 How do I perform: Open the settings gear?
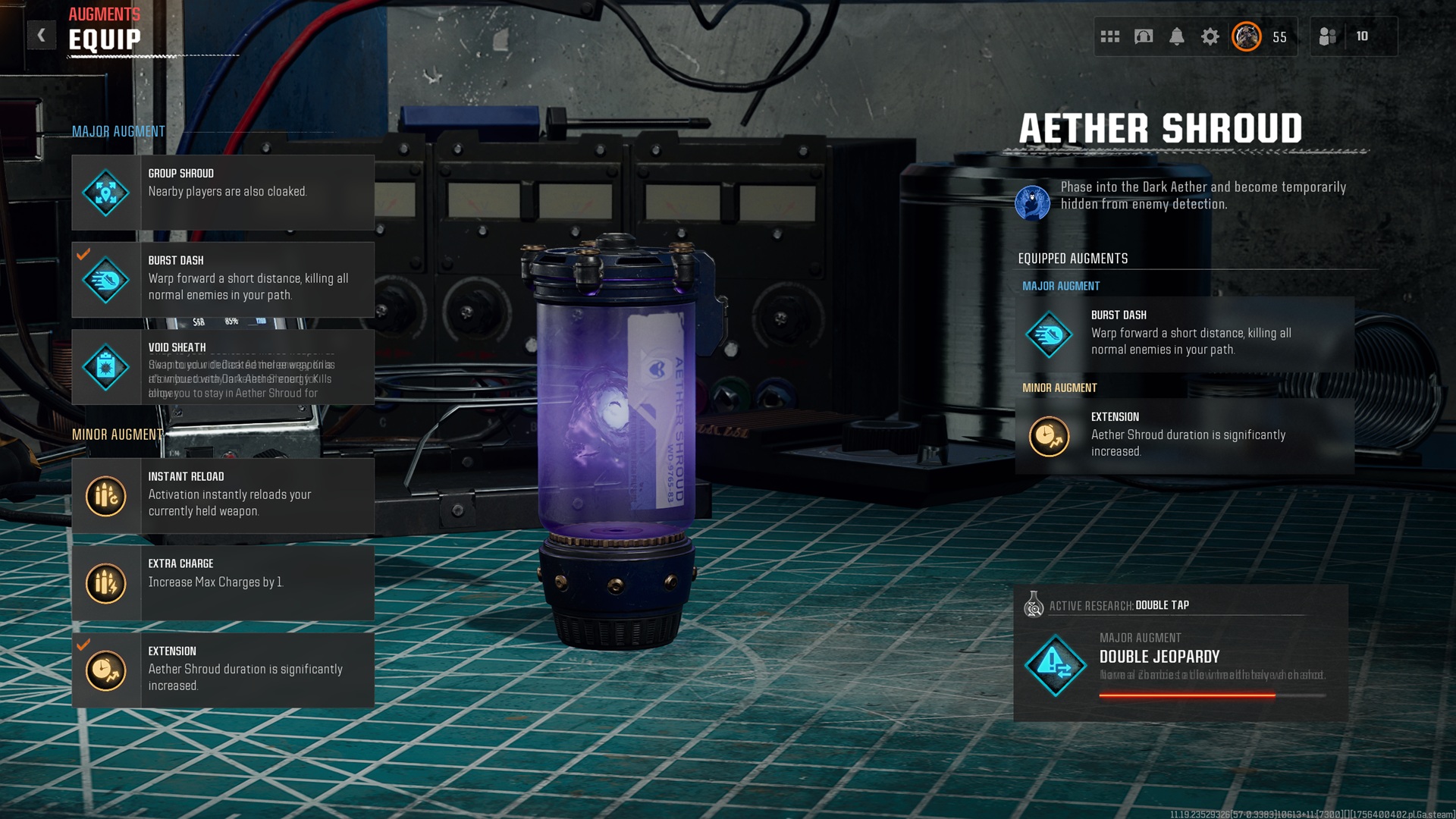[x=1210, y=36]
